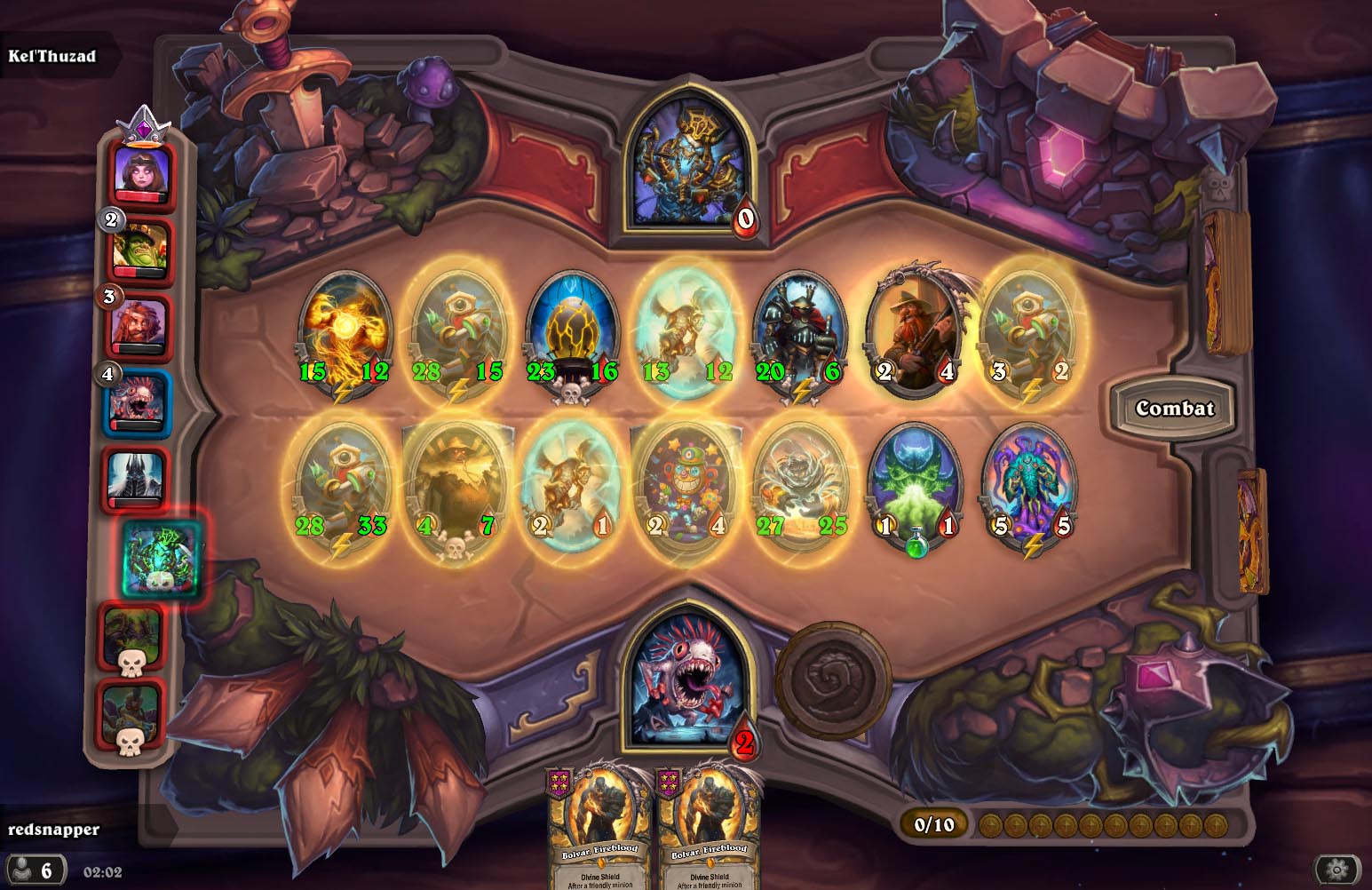The width and height of the screenshot is (1372, 890).
Task: Select the third-place dwarf hero in the leaderboard
Action: 139,324
